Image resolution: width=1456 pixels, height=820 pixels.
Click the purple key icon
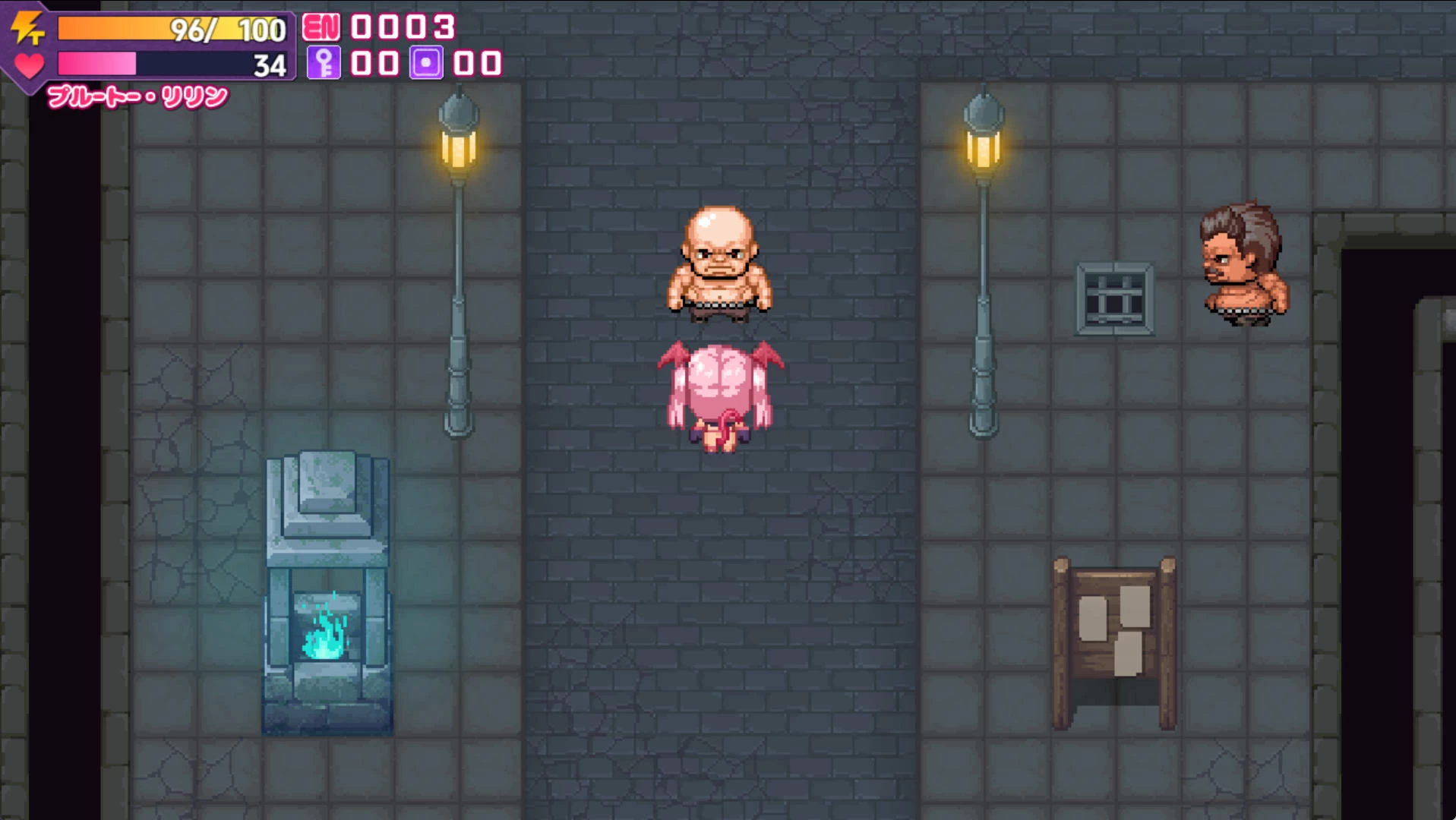[x=324, y=63]
